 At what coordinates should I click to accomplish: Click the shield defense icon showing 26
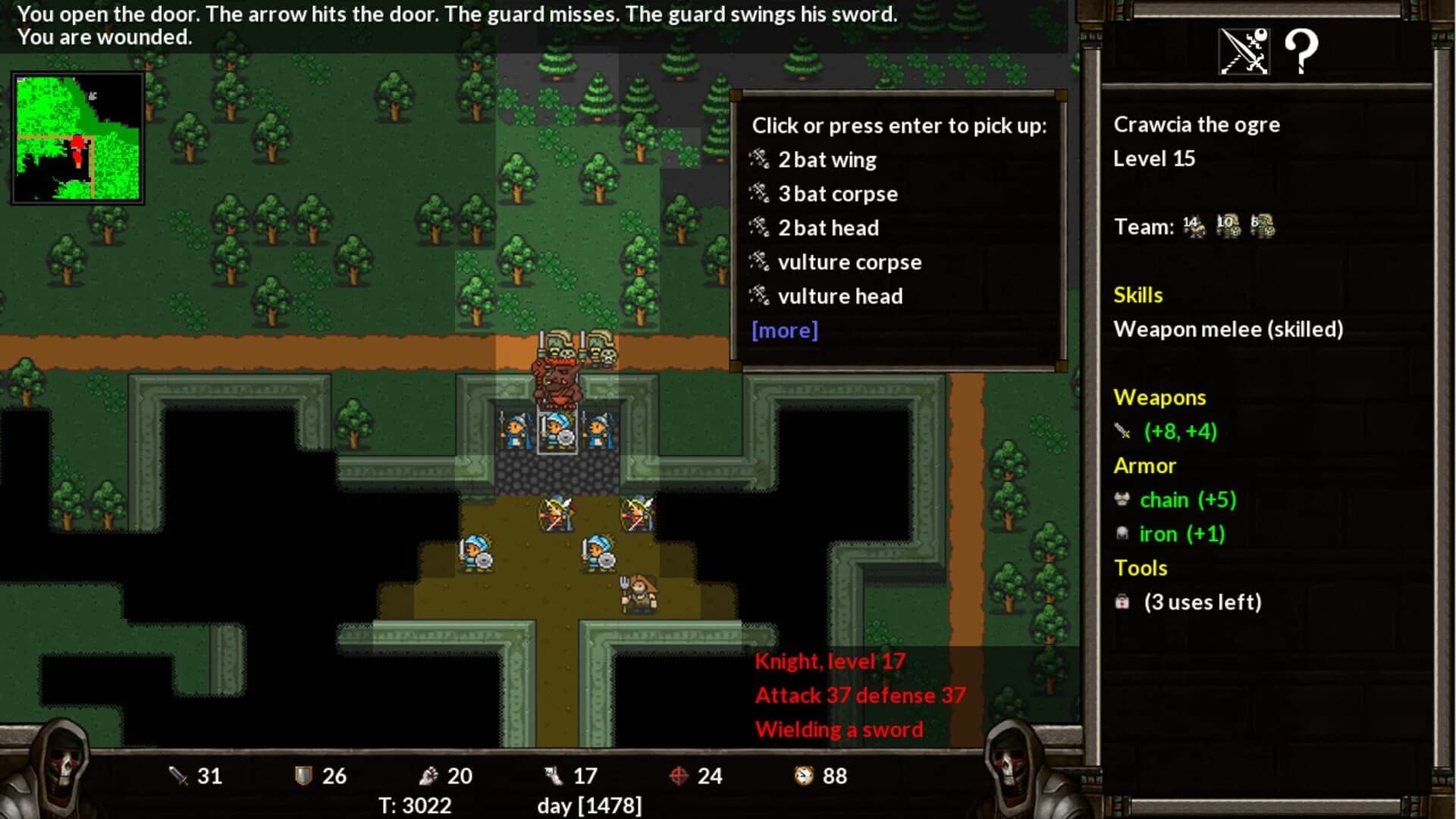[303, 776]
